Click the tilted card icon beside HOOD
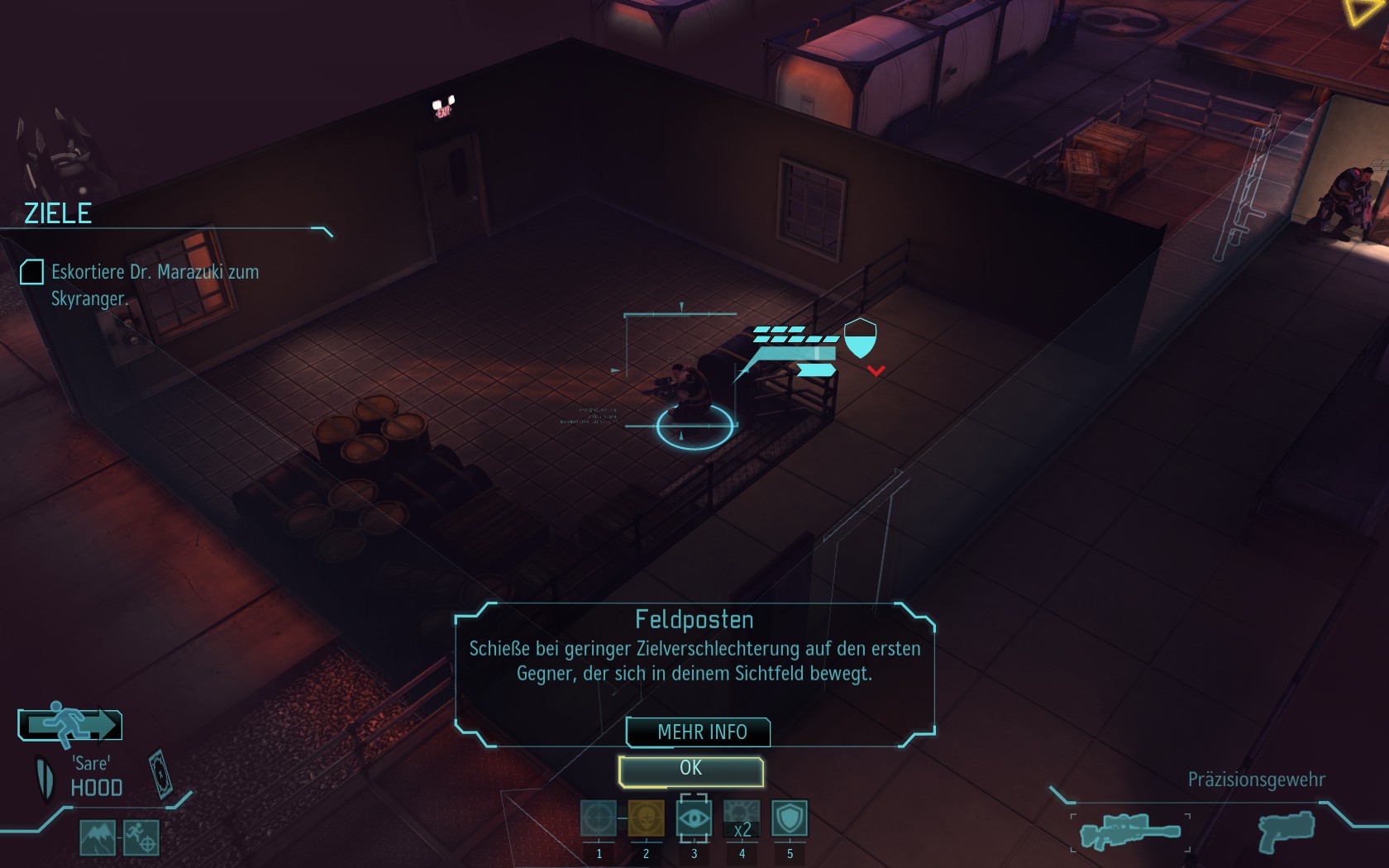 click(160, 774)
